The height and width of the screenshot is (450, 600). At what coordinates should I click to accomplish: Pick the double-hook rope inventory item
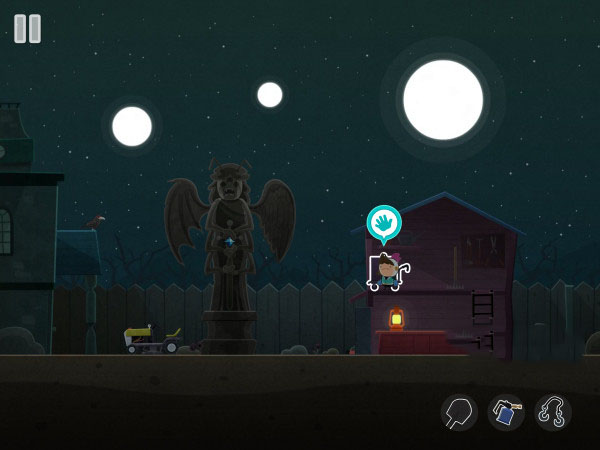(553, 412)
